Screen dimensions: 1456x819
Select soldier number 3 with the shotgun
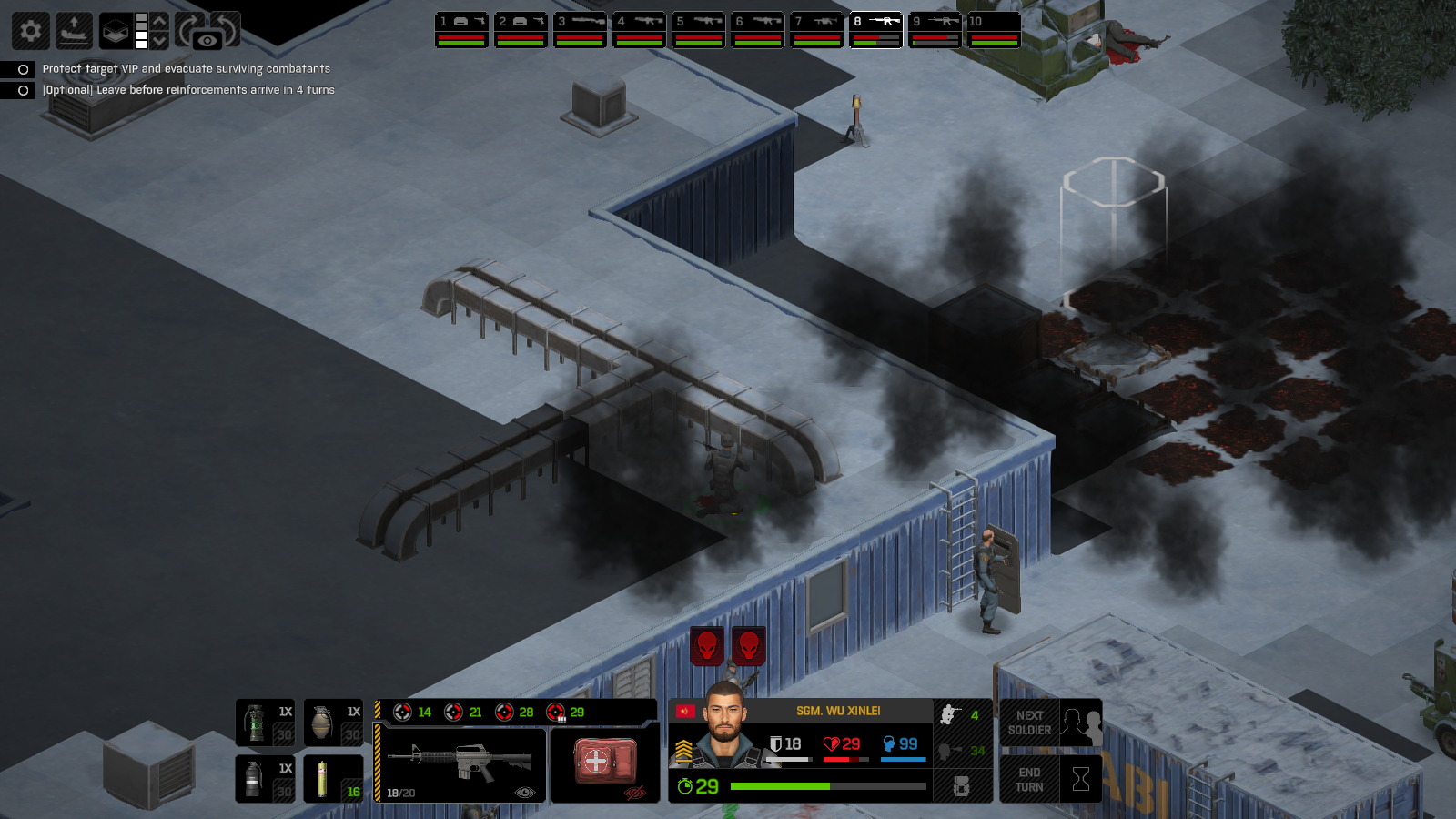coord(580,29)
